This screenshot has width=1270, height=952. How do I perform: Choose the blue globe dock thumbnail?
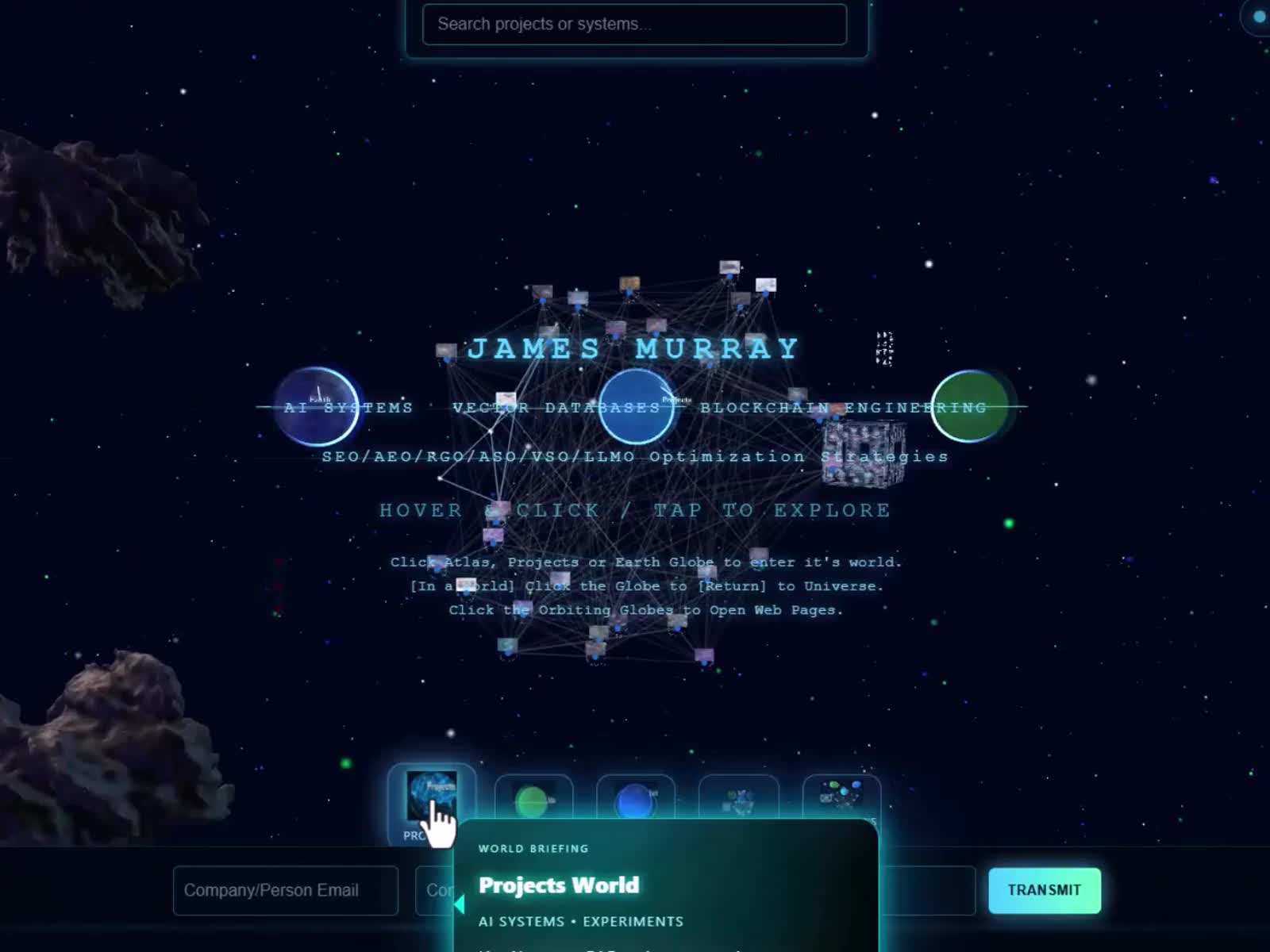(635, 801)
